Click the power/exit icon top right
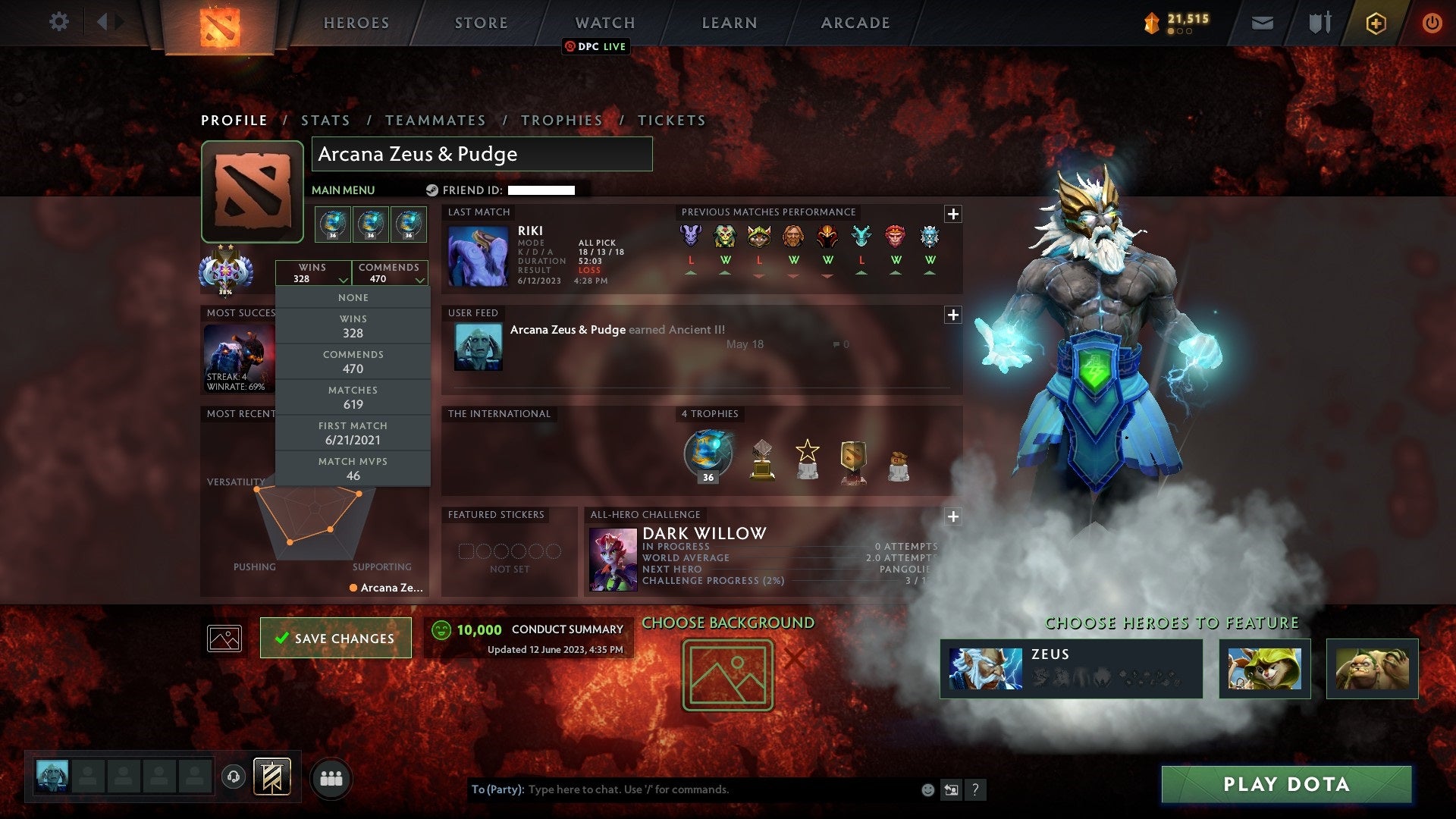Viewport: 1456px width, 819px height. 1432,22
